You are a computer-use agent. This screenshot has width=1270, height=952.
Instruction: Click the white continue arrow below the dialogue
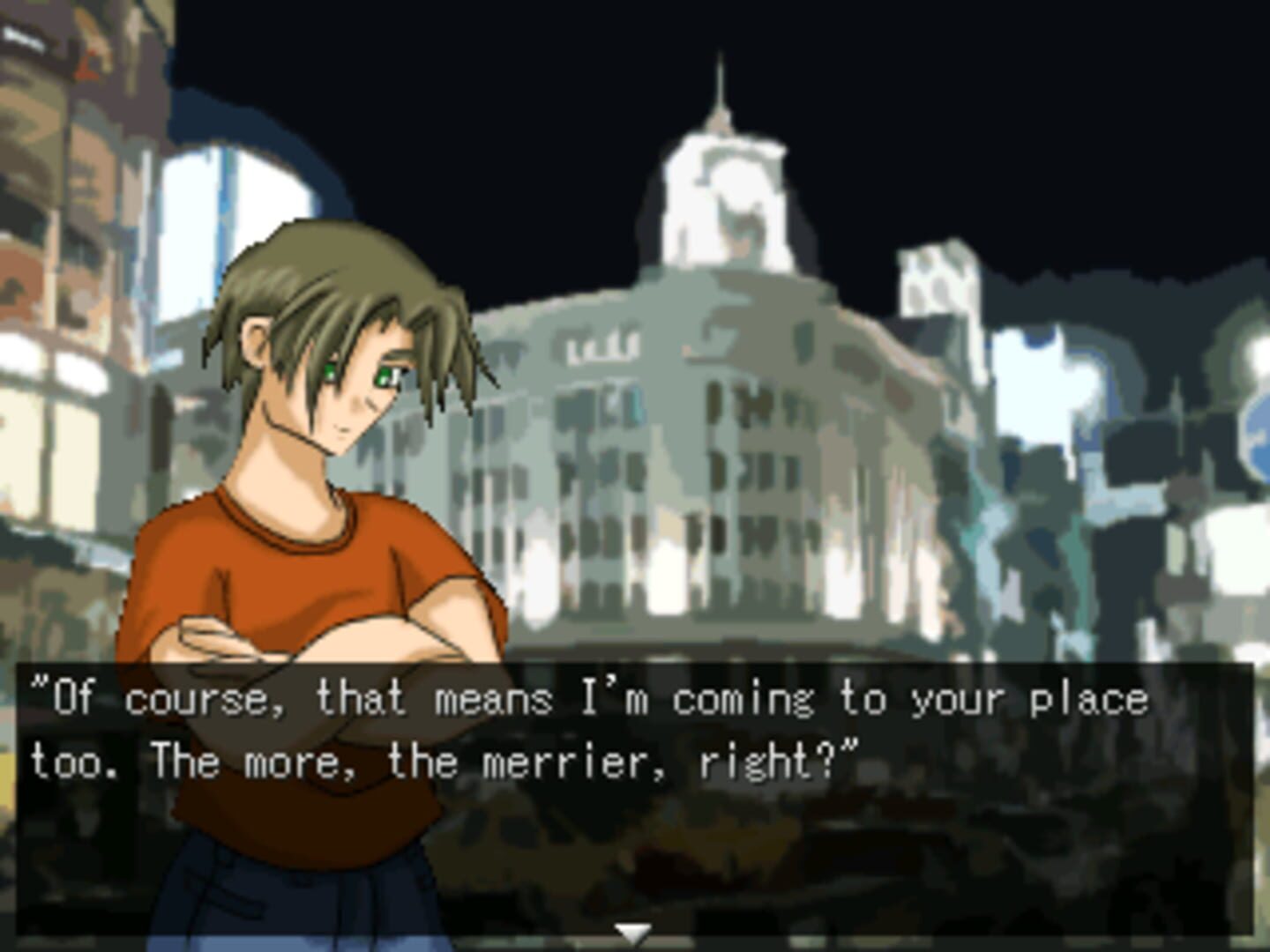[632, 933]
